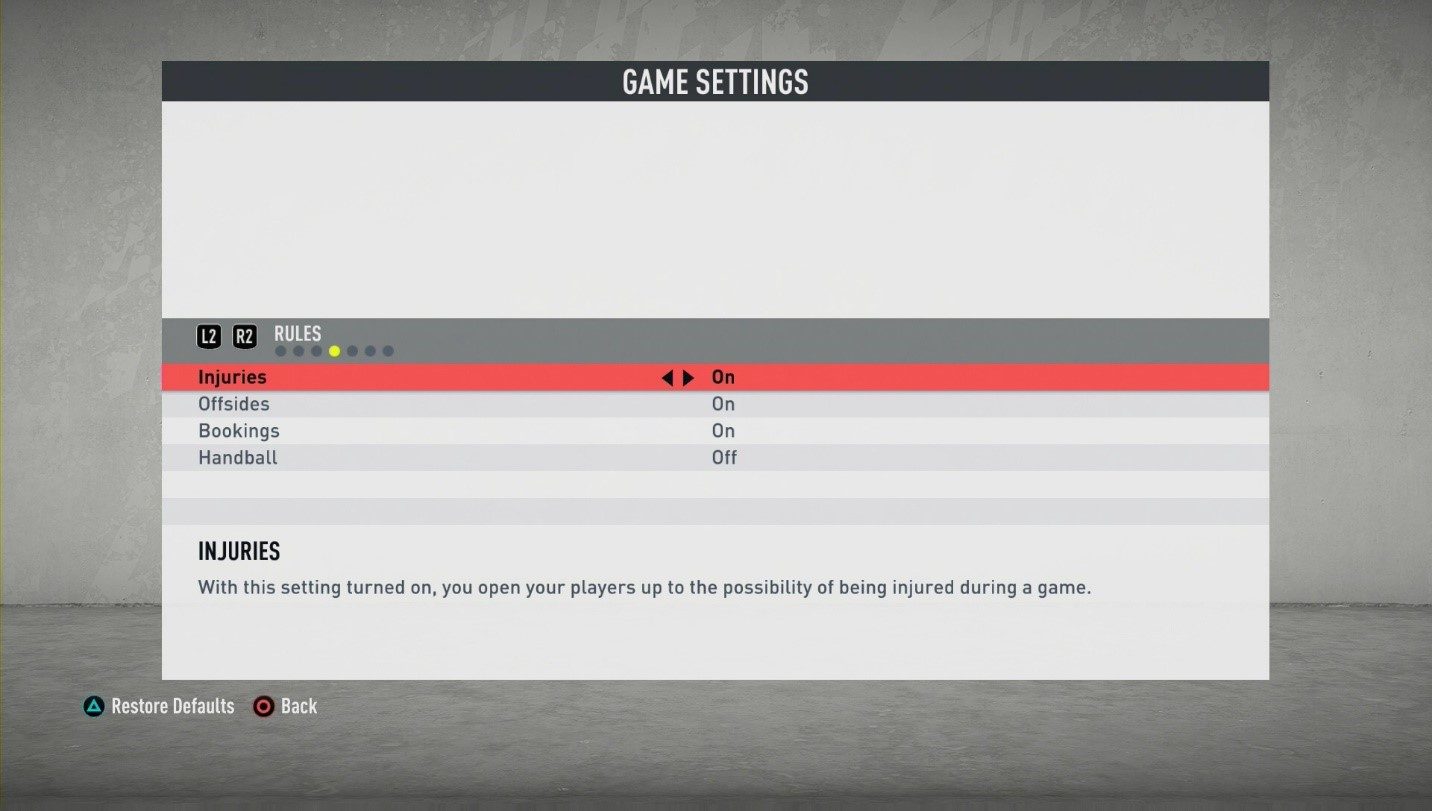The image size is (1432, 811).
Task: Select the Handball row
Action: point(237,457)
